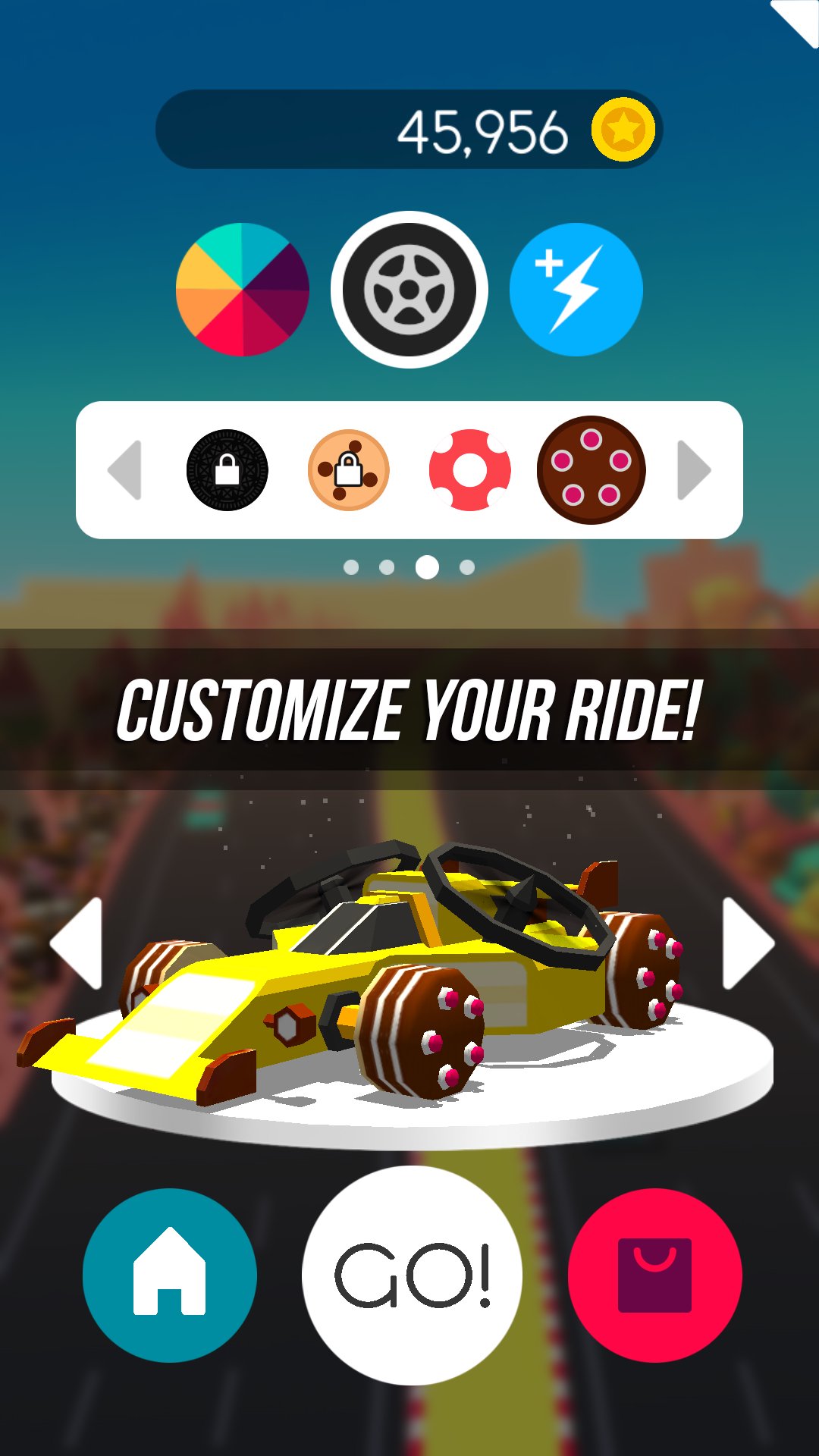Switch to next car with white right arrow
819x1456 pixels.
coord(747,943)
